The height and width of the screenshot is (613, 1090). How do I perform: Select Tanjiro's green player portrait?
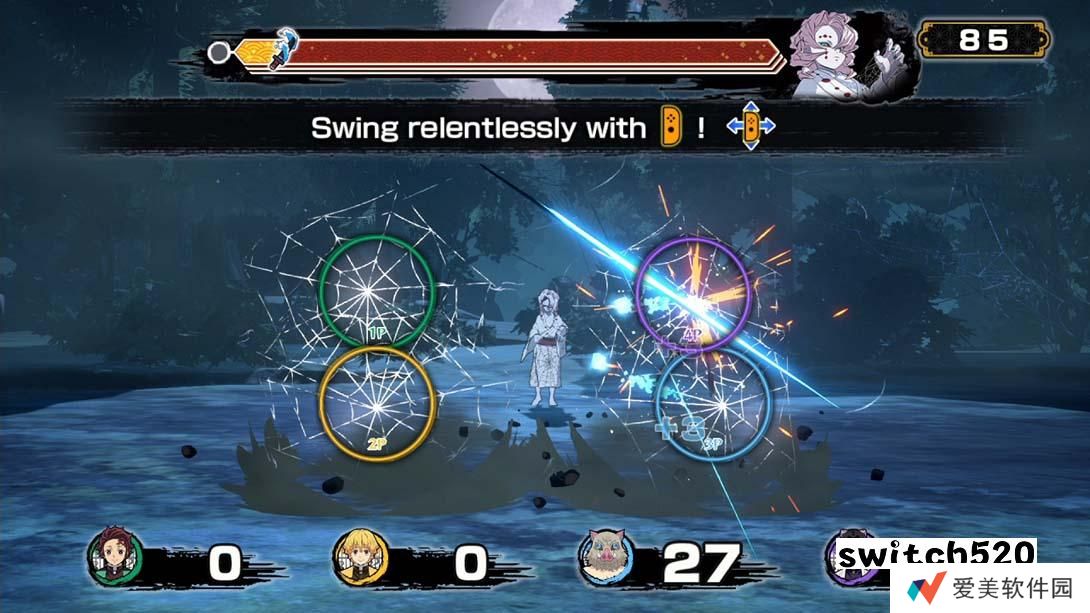115,559
